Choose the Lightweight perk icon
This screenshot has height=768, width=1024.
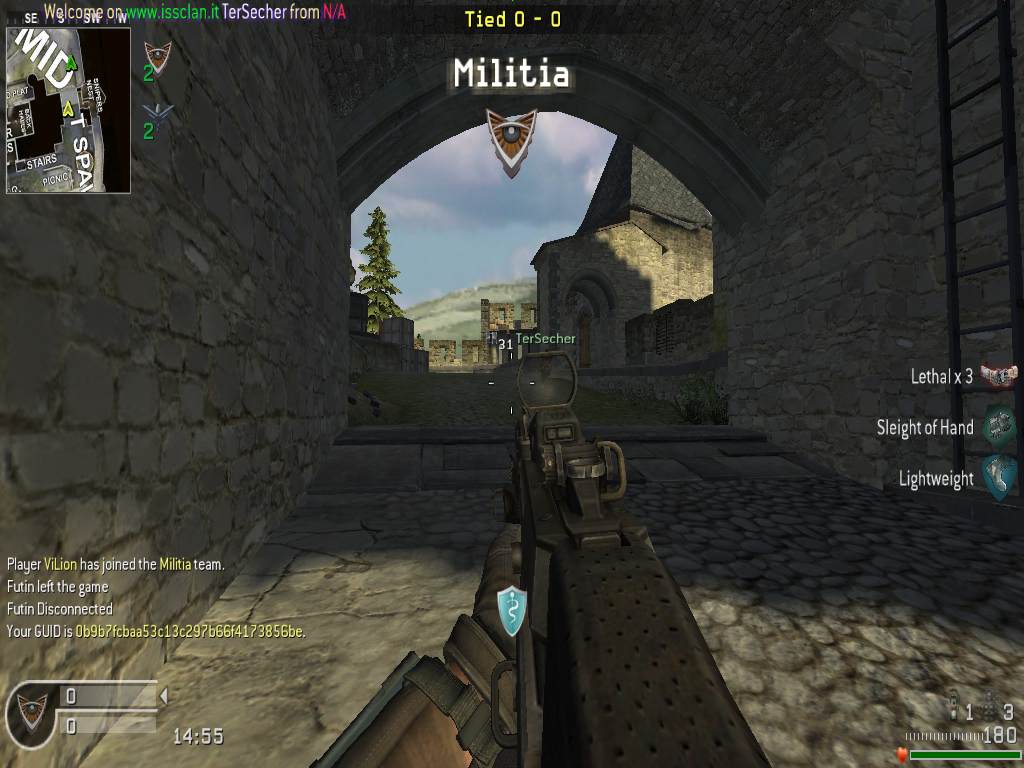click(998, 478)
